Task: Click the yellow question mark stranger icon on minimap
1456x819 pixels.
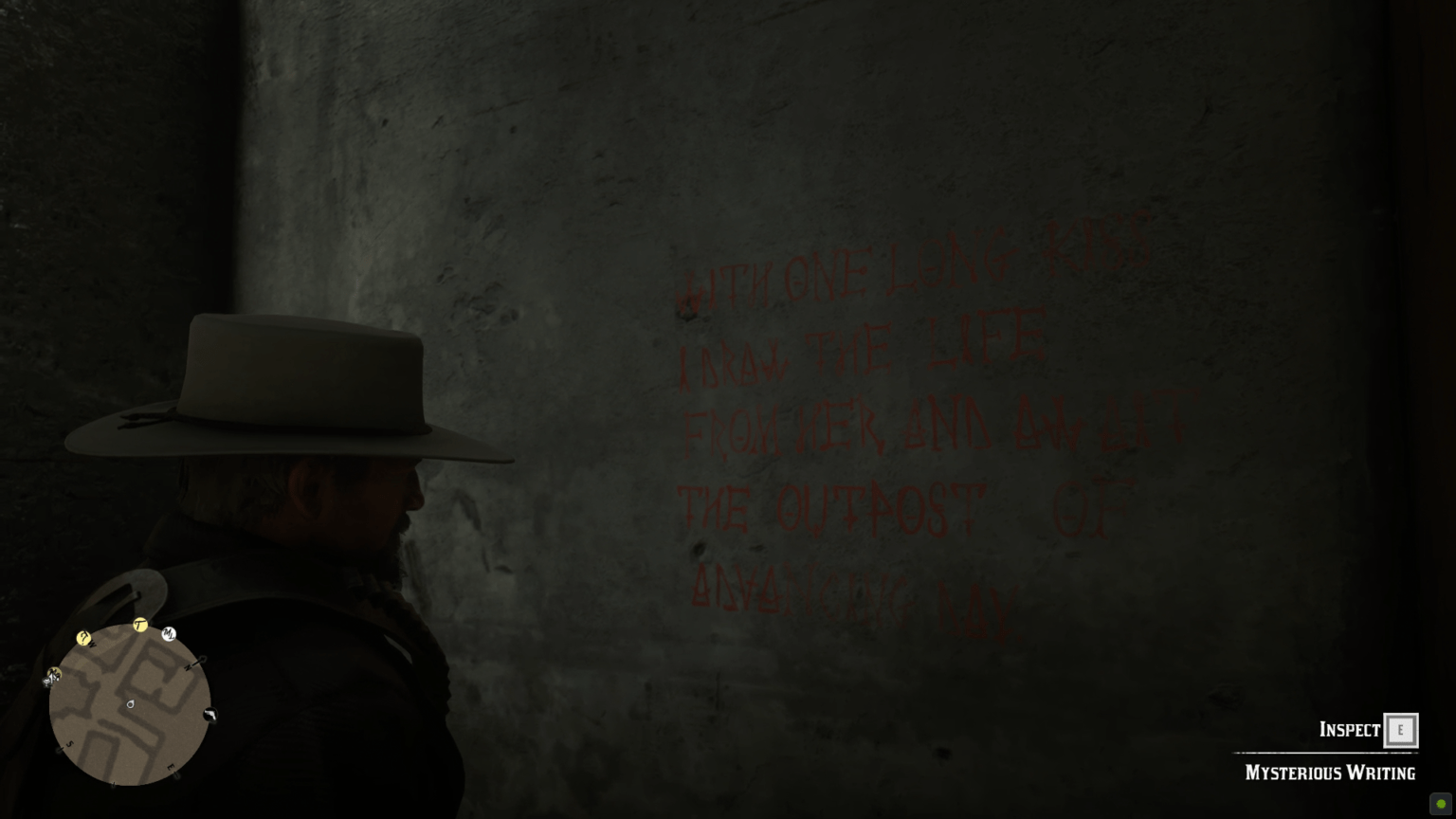Action: (83, 639)
